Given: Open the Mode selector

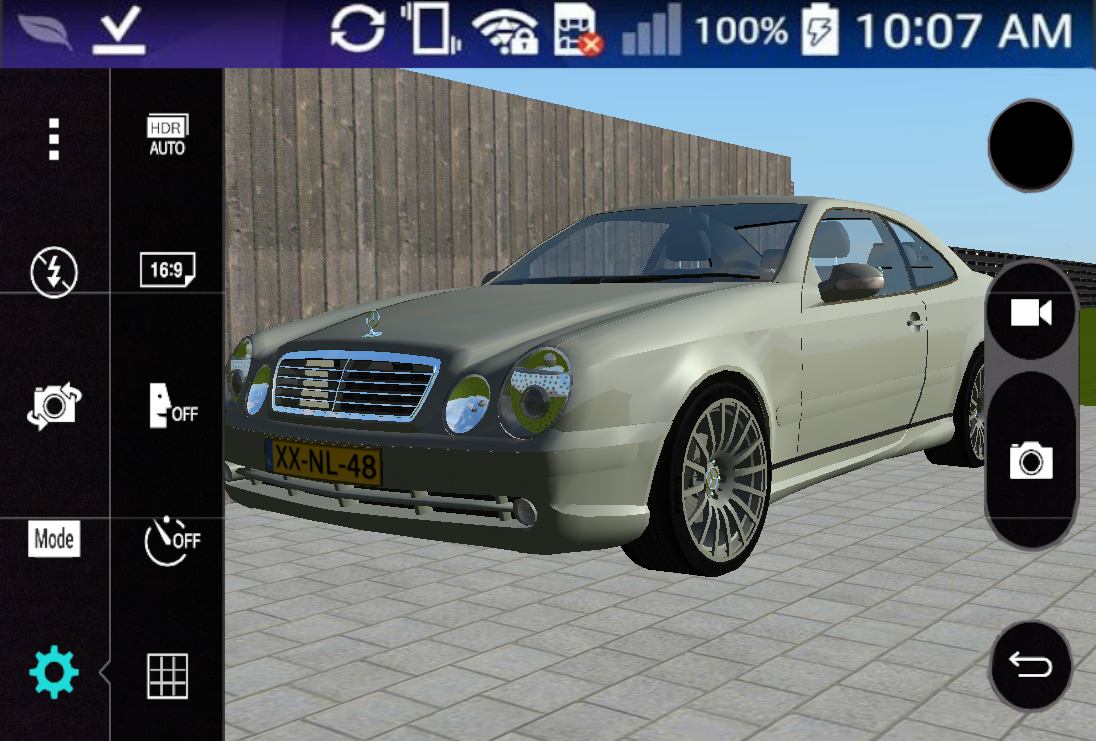Looking at the screenshot, I should 54,540.
